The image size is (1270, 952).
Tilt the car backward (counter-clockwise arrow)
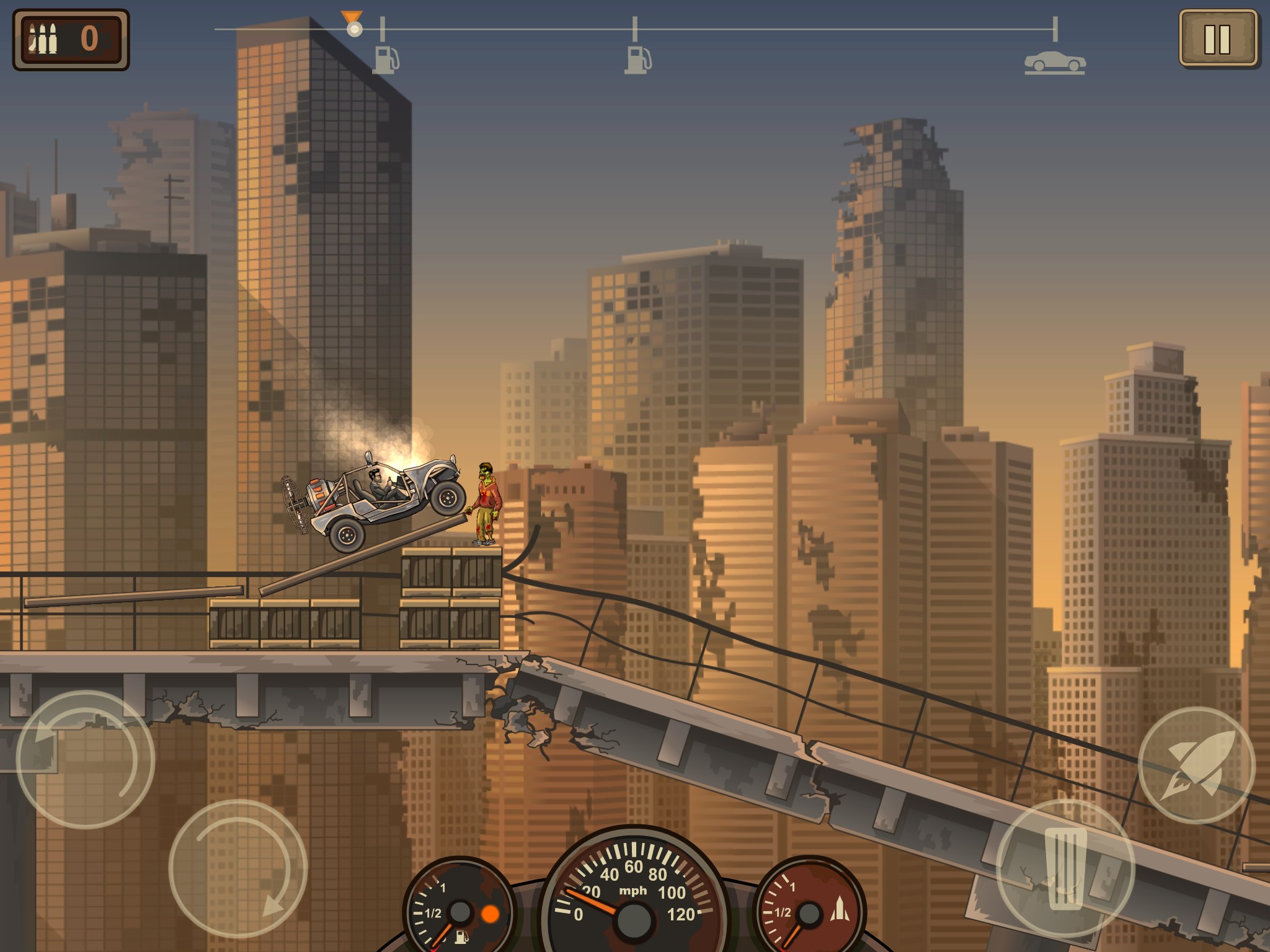85,759
